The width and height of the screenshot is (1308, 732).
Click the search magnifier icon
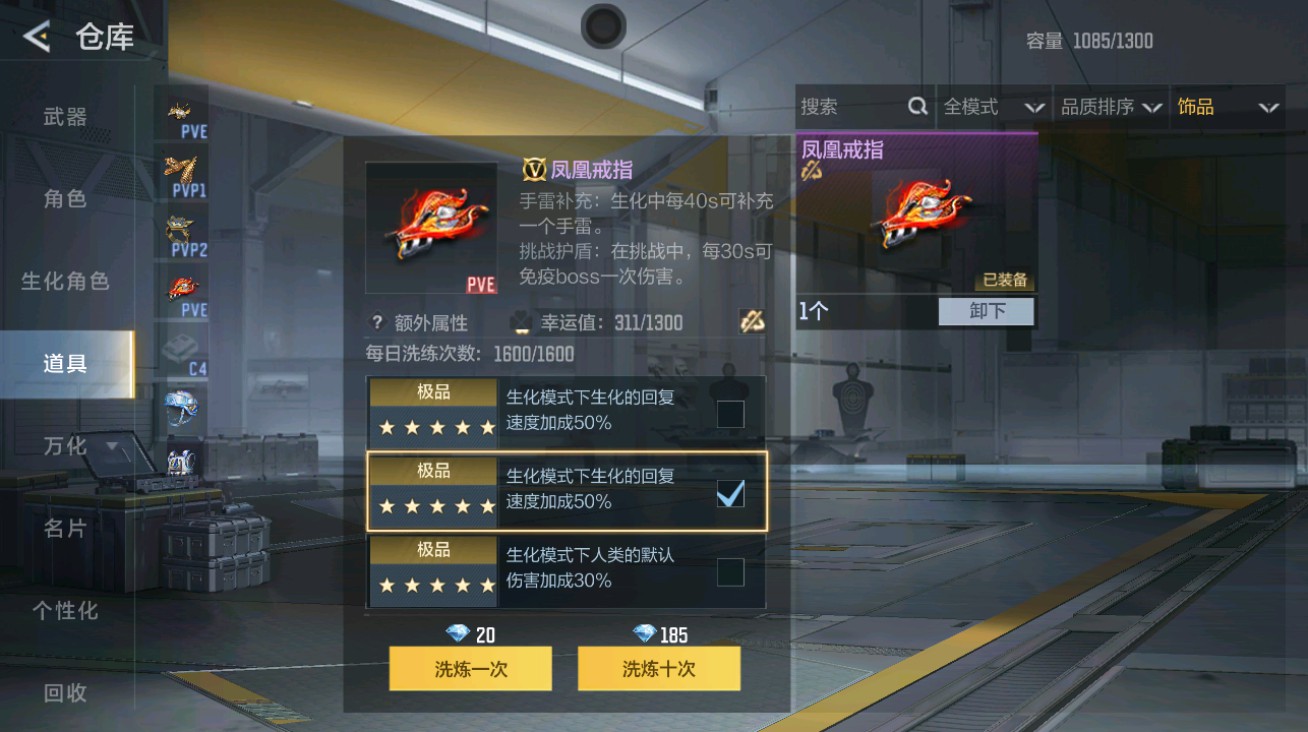pyautogui.click(x=916, y=106)
